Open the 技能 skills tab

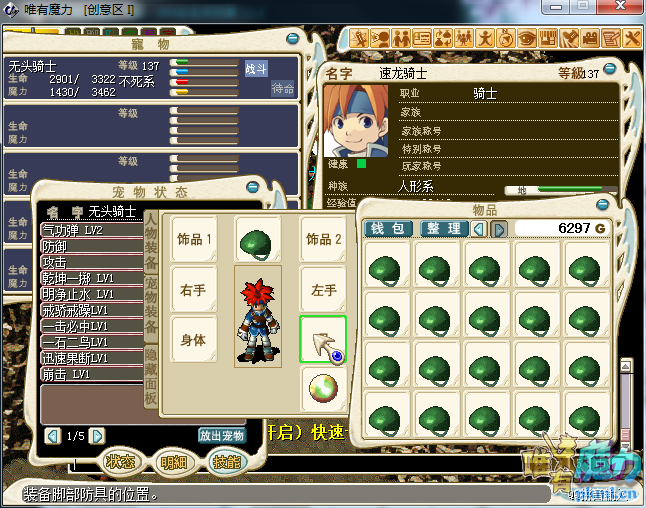coord(227,462)
